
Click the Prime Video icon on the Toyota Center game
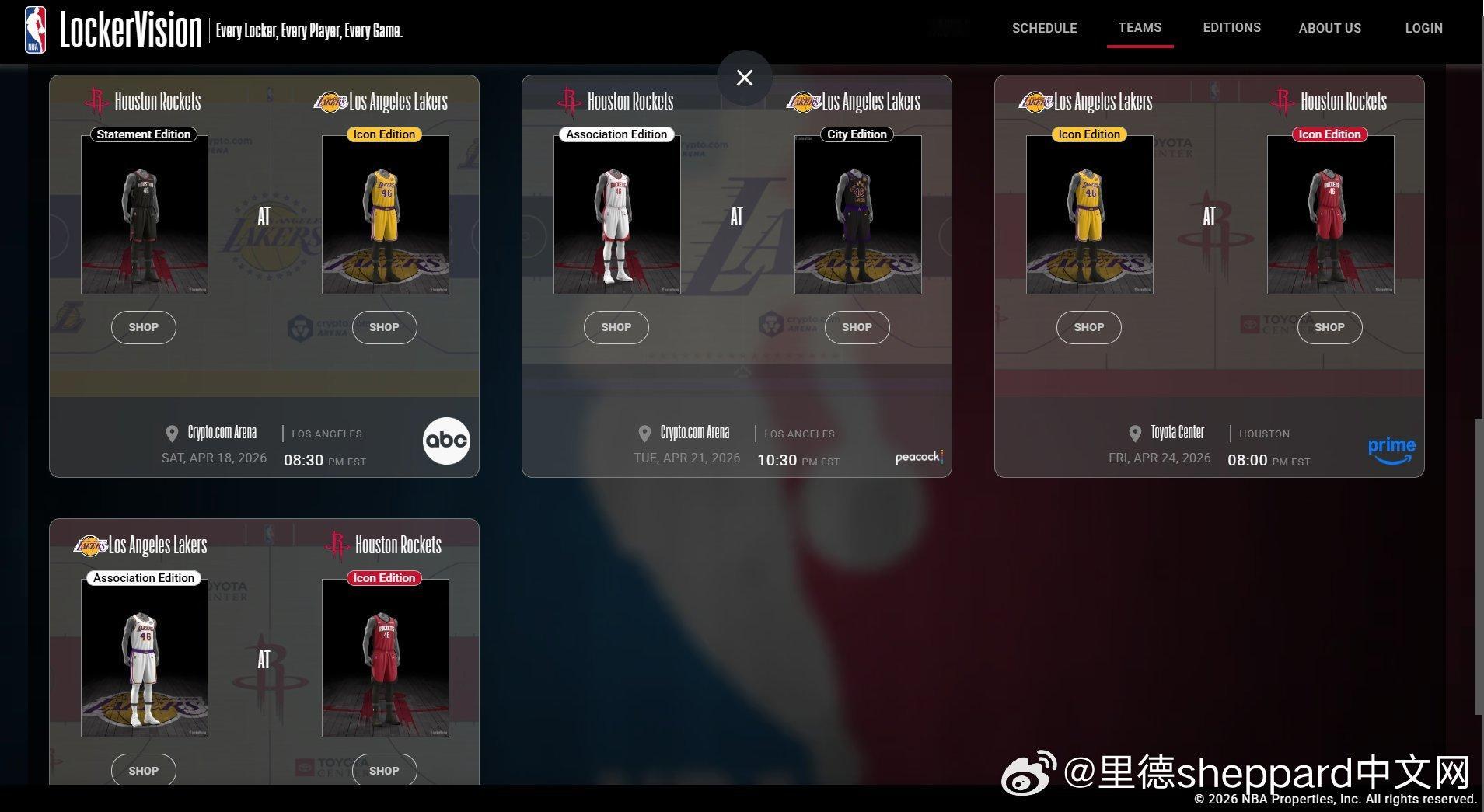click(1391, 448)
